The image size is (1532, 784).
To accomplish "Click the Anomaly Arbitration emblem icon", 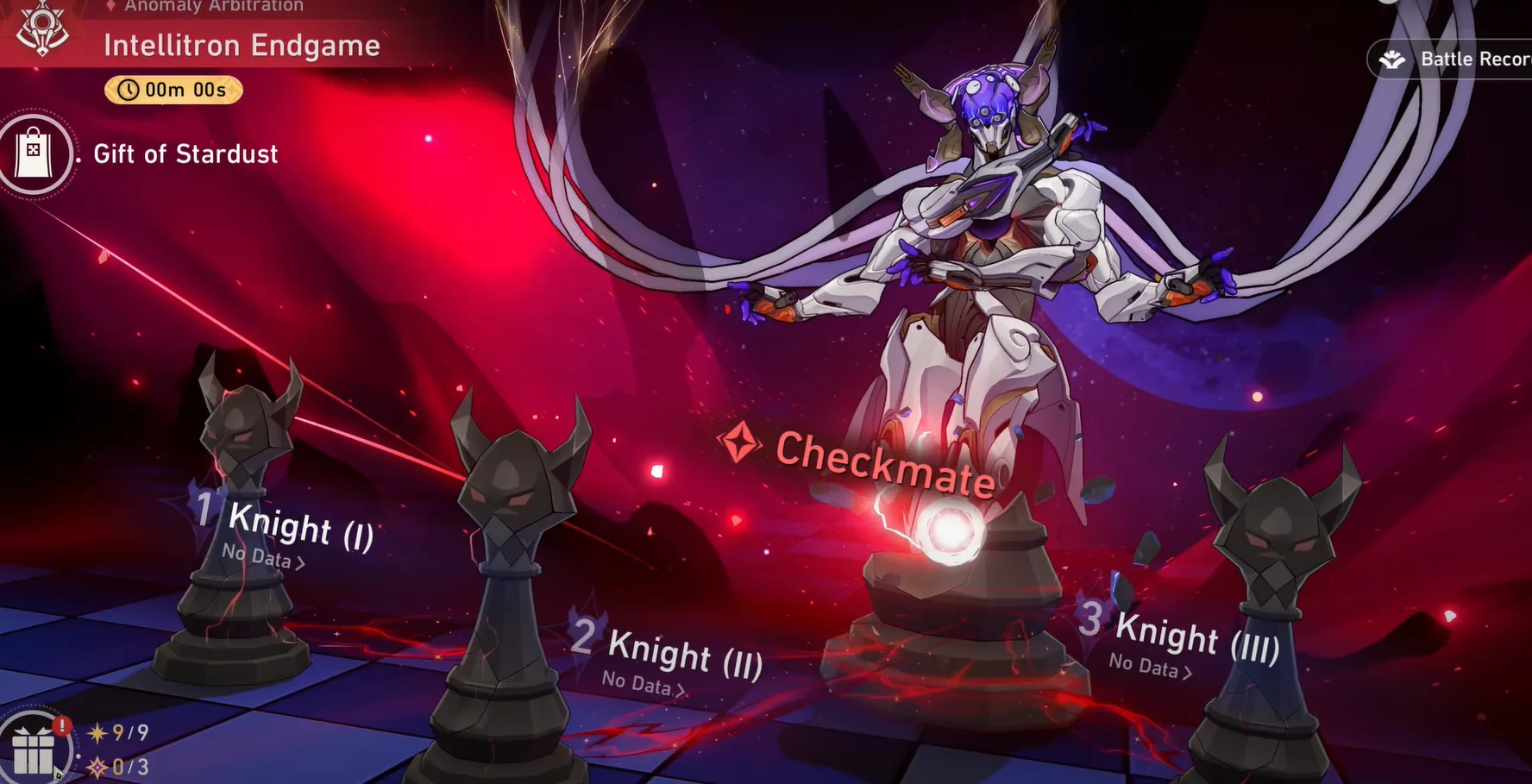I will (42, 29).
